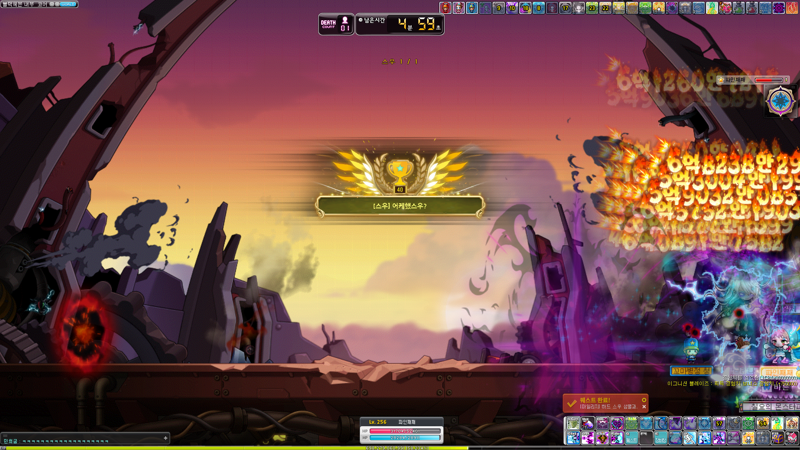Select the red potion buff icon
Screen dimensions: 800x450
click(446, 8)
